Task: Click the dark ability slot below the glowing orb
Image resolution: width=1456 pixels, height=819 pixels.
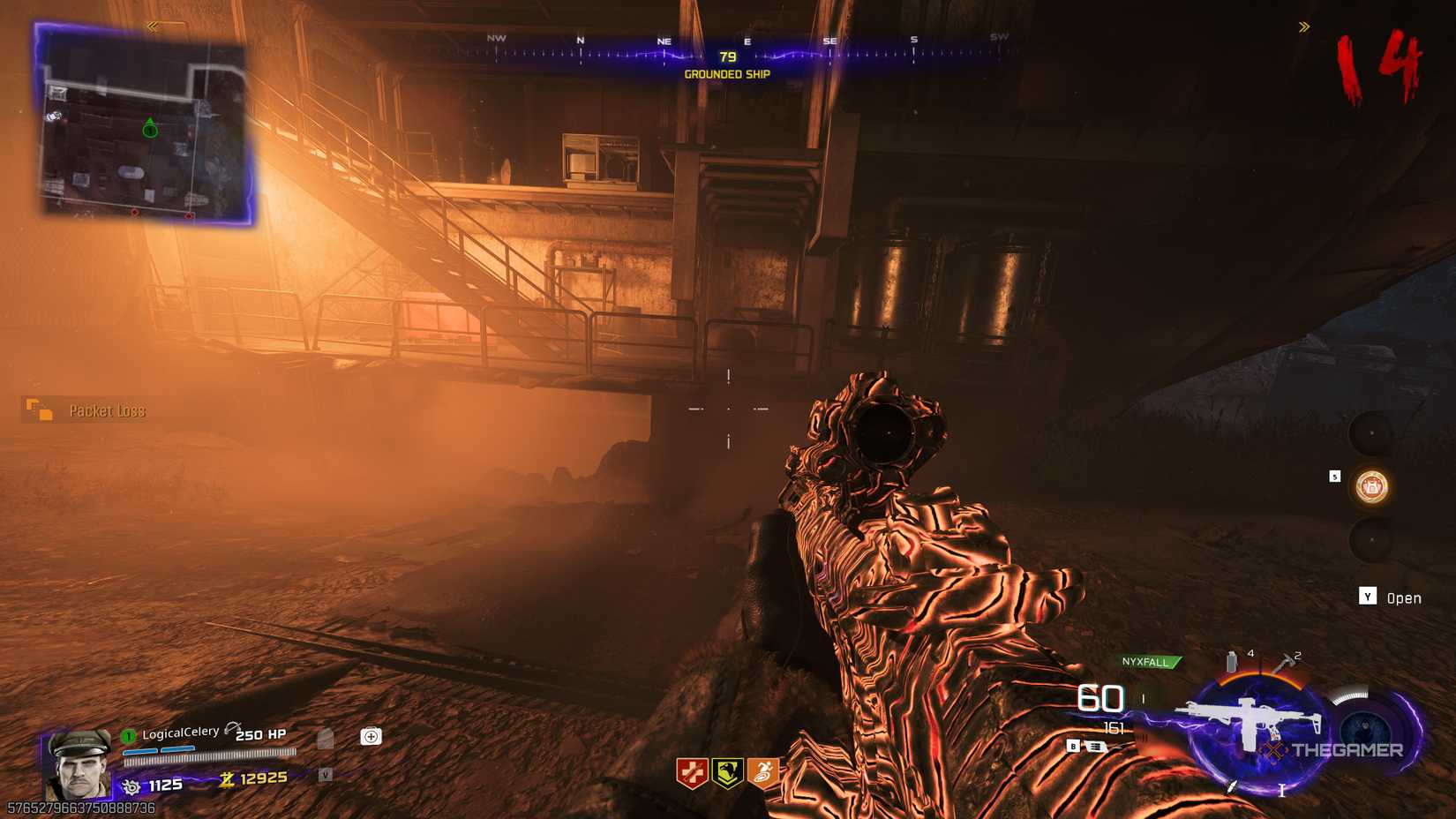Action: pos(1370,539)
